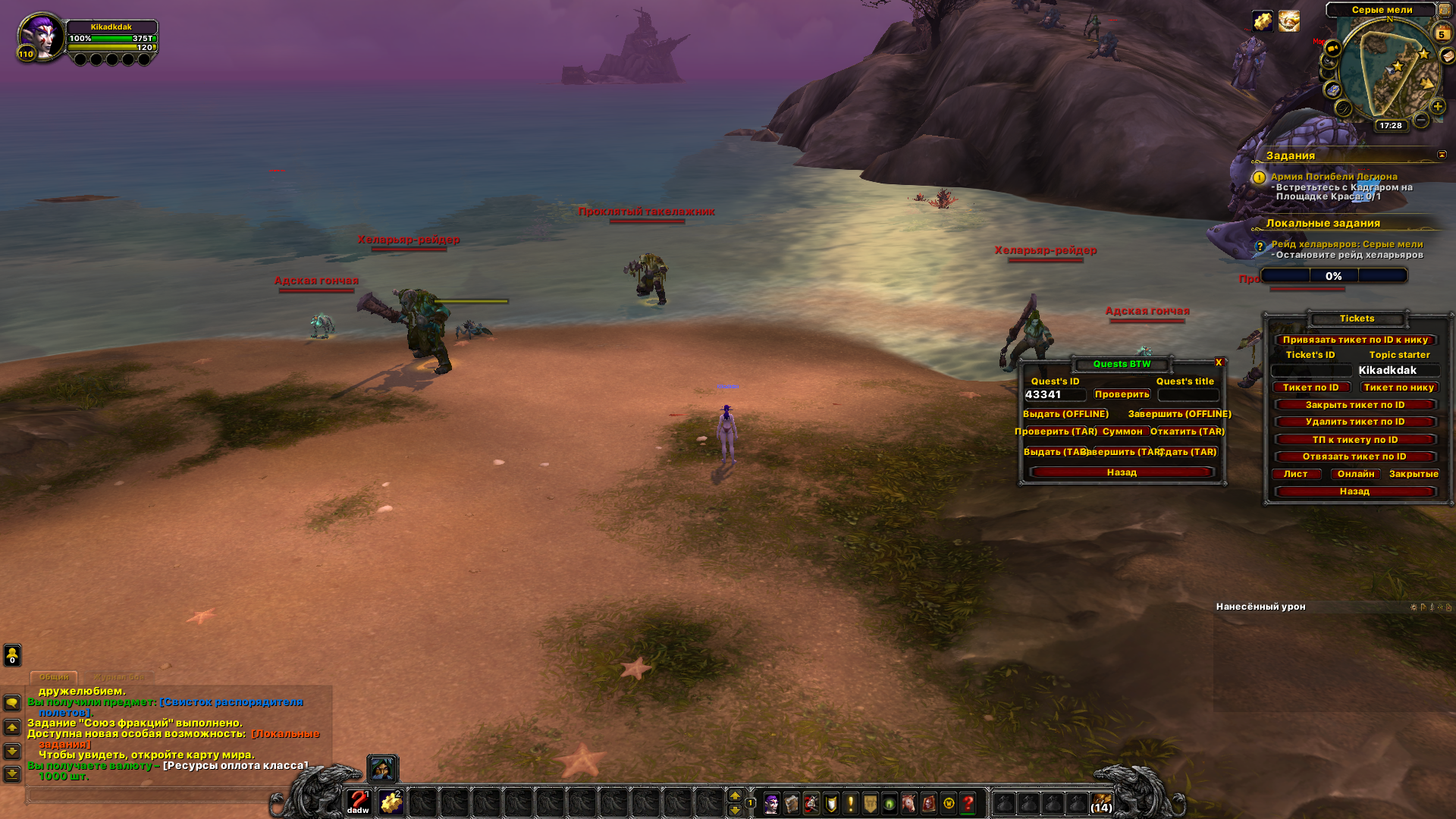This screenshot has width=1456, height=819.
Task: Select the Quest's ID input field
Action: click(x=1055, y=395)
